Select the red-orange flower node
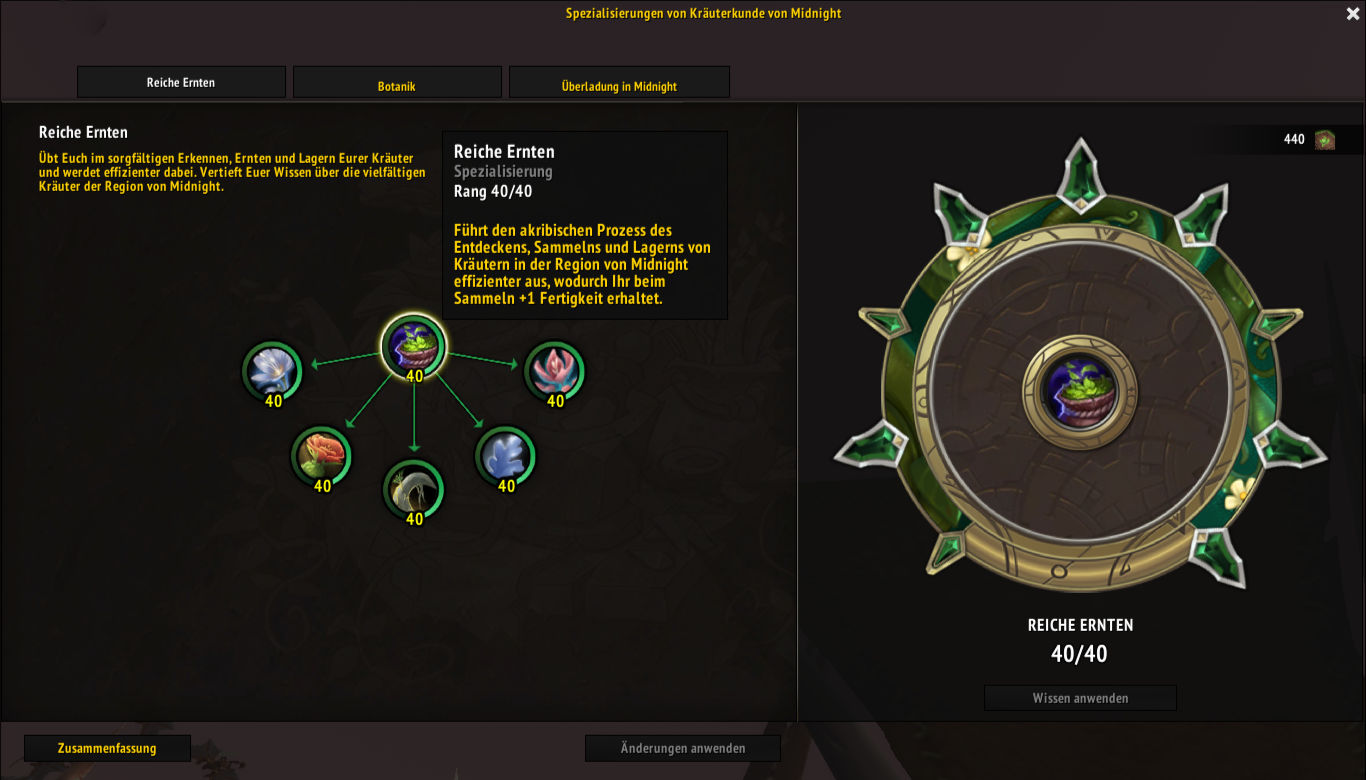Screen dimensions: 1366x780 [x=321, y=456]
